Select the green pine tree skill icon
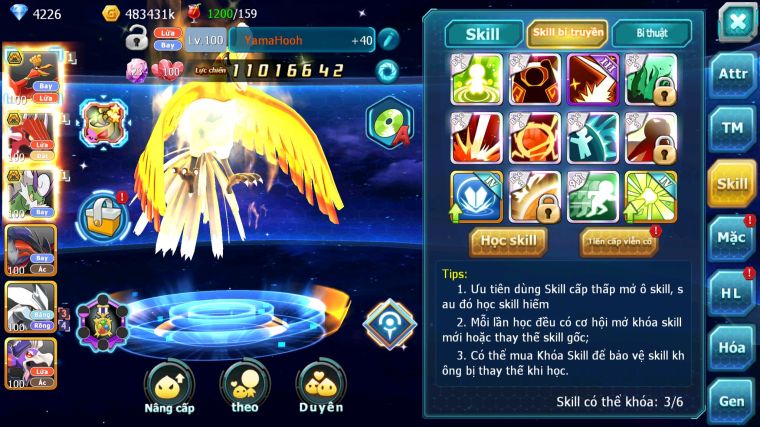The image size is (760, 427). (651, 79)
